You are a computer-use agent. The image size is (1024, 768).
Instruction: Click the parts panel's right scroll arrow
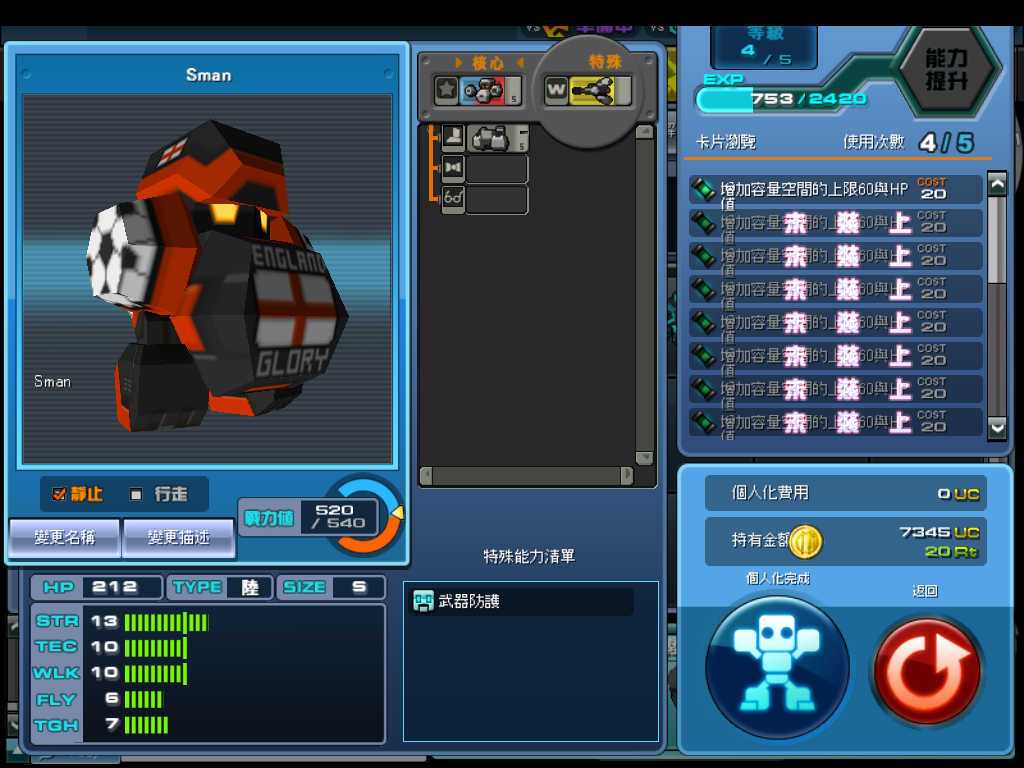pyautogui.click(x=627, y=476)
